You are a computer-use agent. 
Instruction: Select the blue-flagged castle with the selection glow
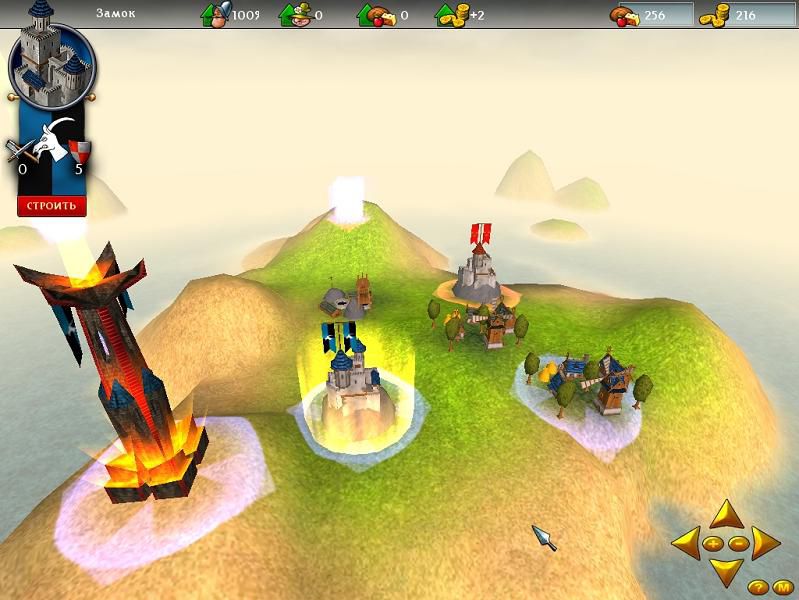(x=353, y=383)
